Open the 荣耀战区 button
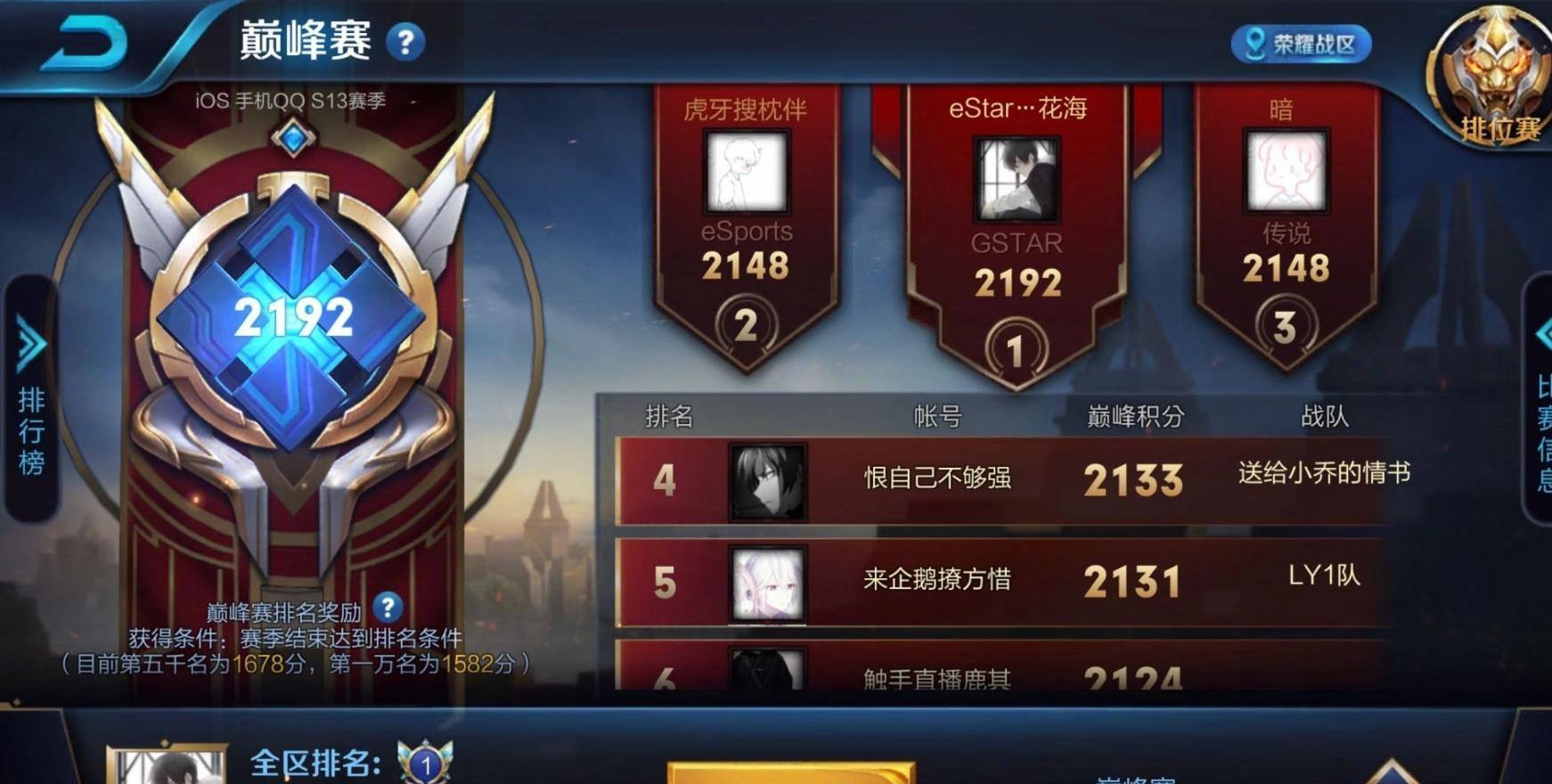 [1301, 45]
